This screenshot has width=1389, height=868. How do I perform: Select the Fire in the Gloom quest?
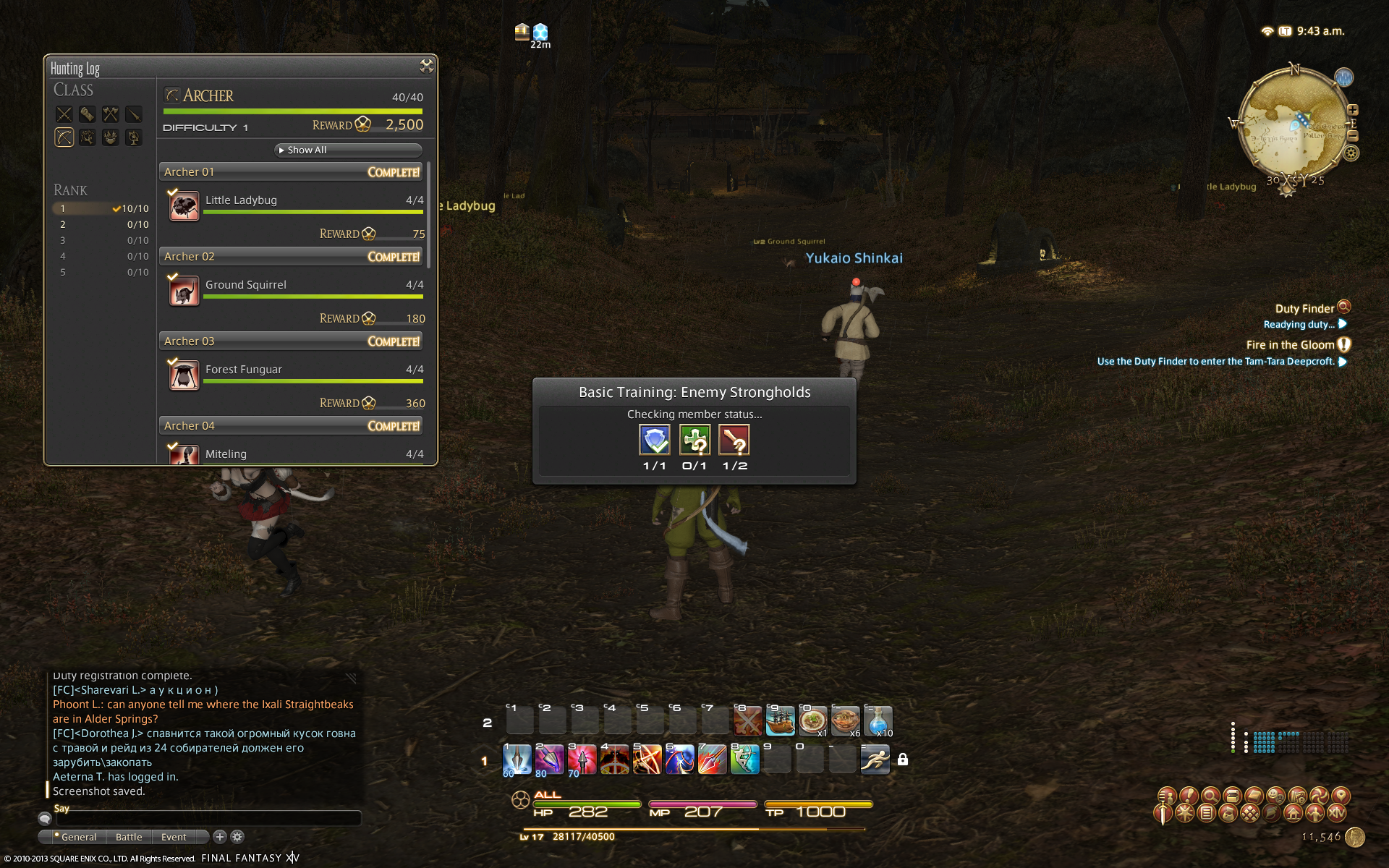click(x=1290, y=345)
